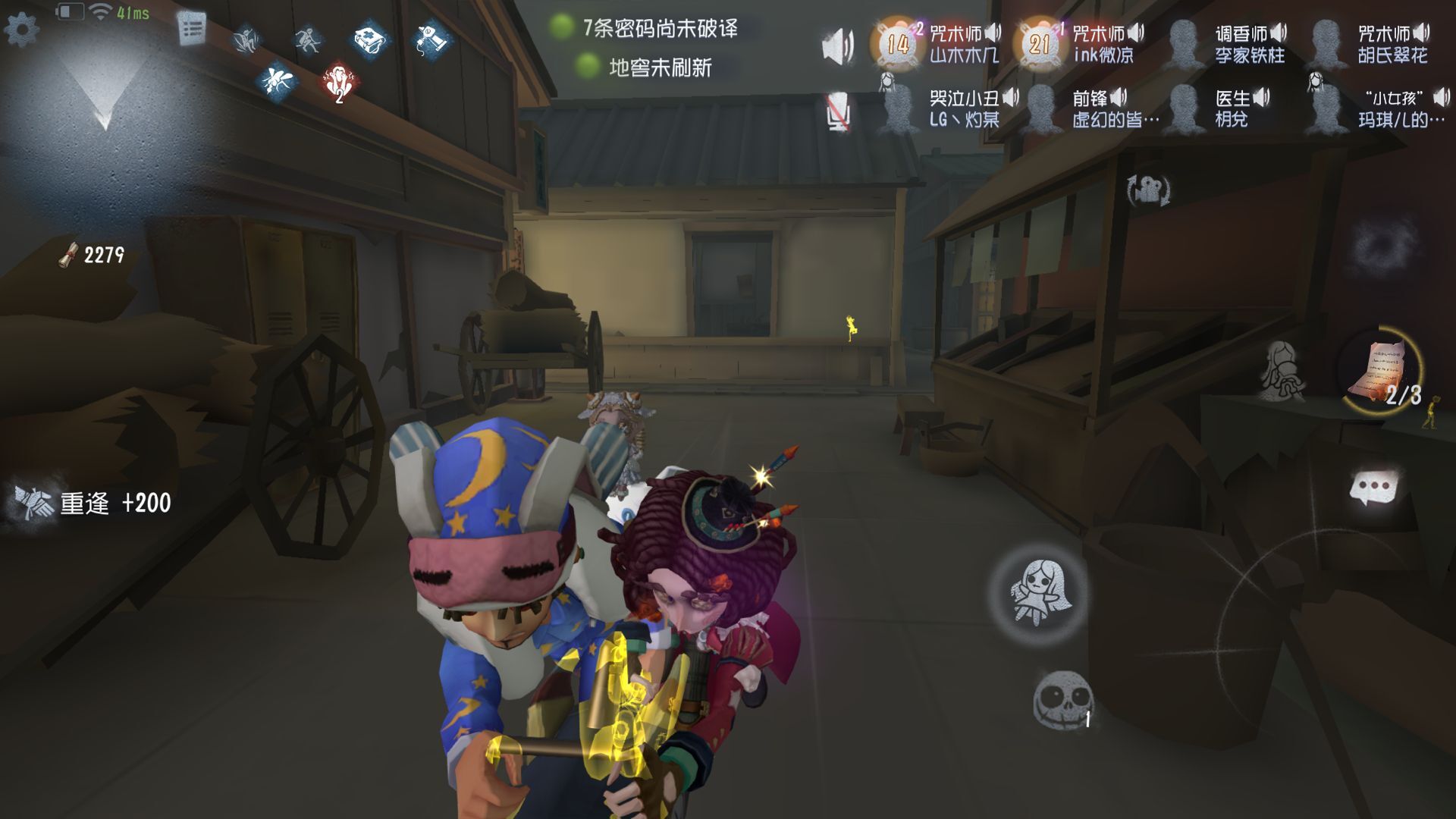This screenshot has height=819, width=1456.
Task: Activate the dark vortex ability icon
Action: pyautogui.click(x=1383, y=244)
